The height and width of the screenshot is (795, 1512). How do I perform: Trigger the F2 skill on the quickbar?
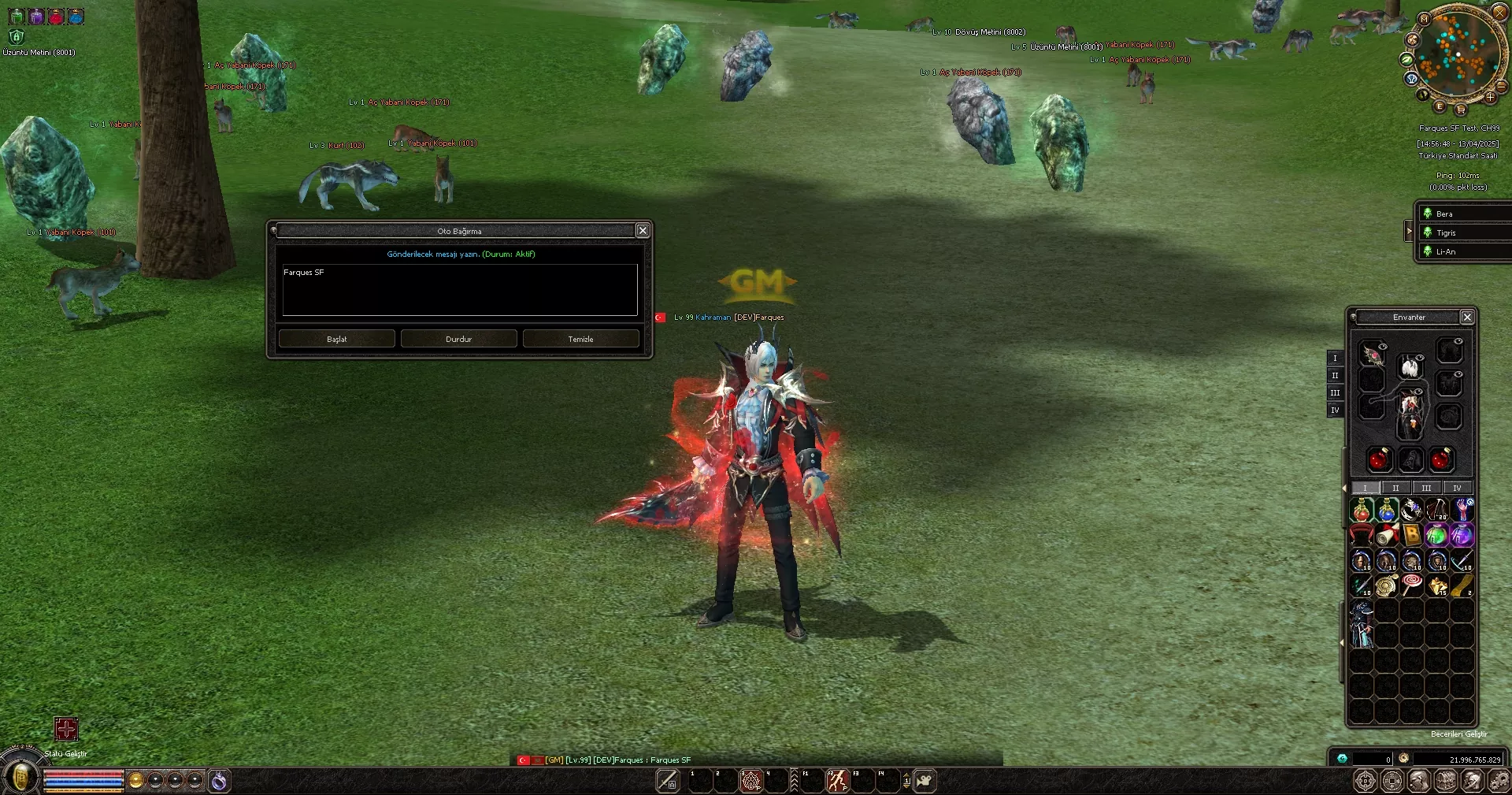click(836, 780)
